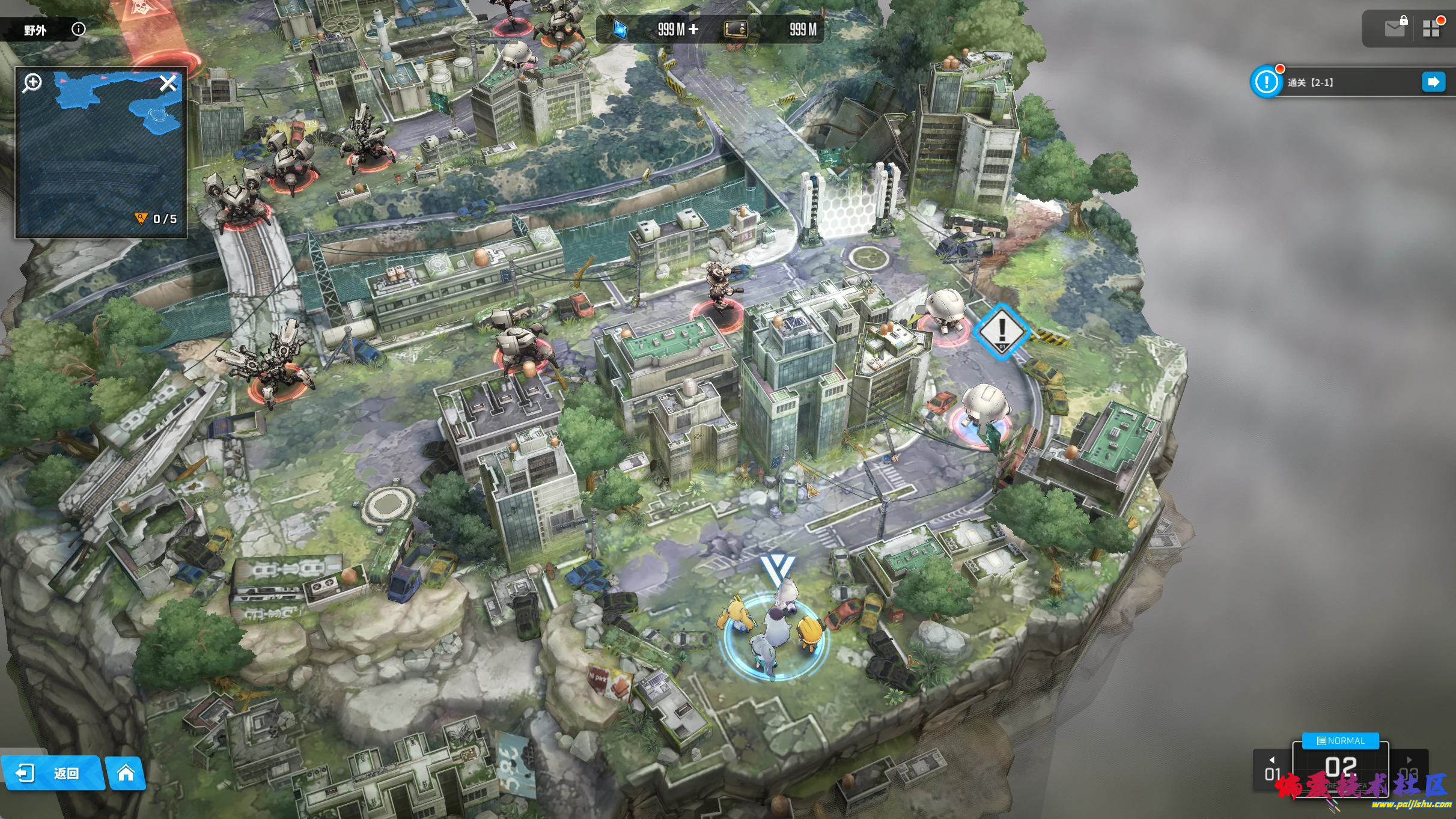1456x819 pixels.
Task: Select the diamond exclamation event marker
Action: 1001,330
